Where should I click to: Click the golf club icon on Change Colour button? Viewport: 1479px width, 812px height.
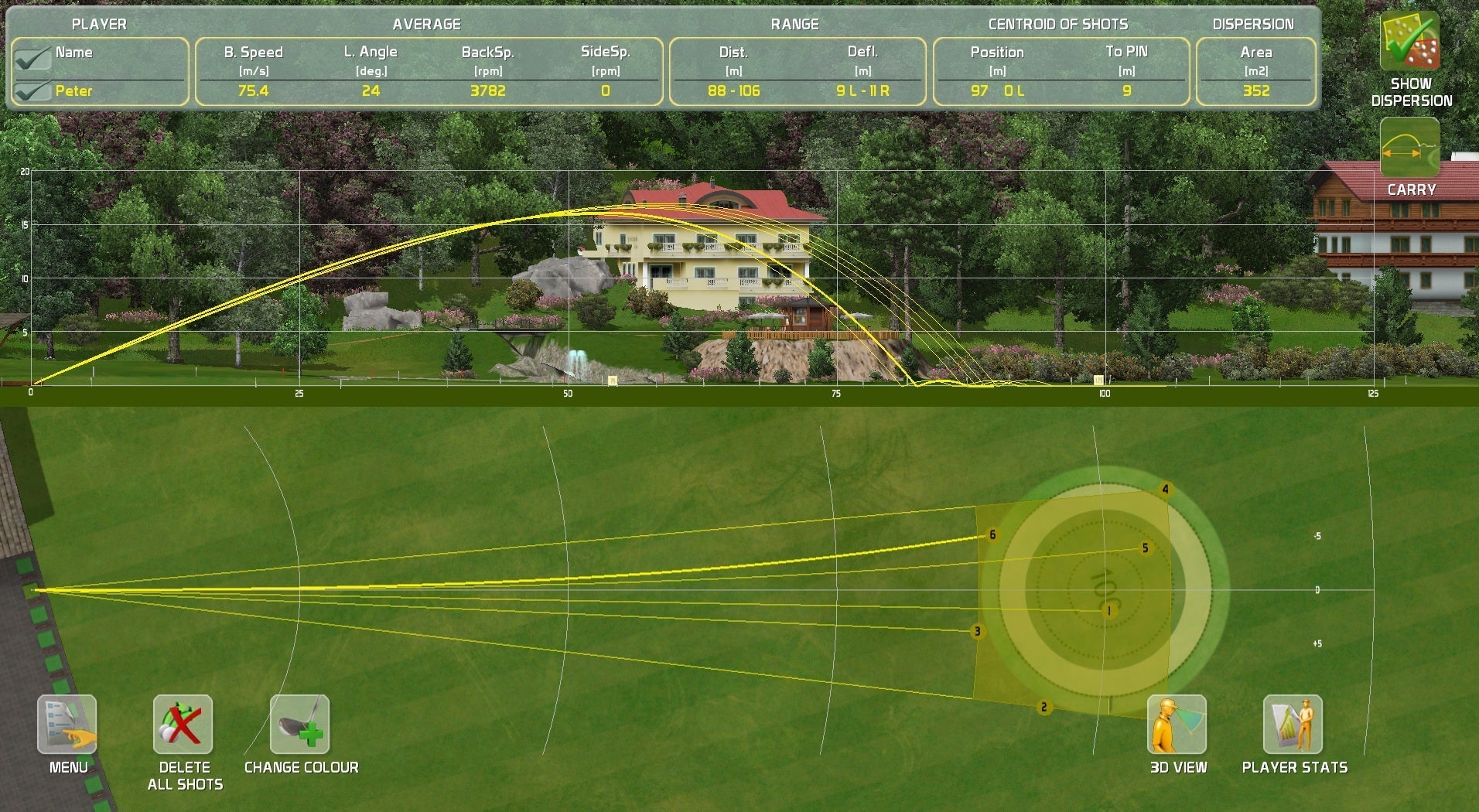(x=299, y=725)
